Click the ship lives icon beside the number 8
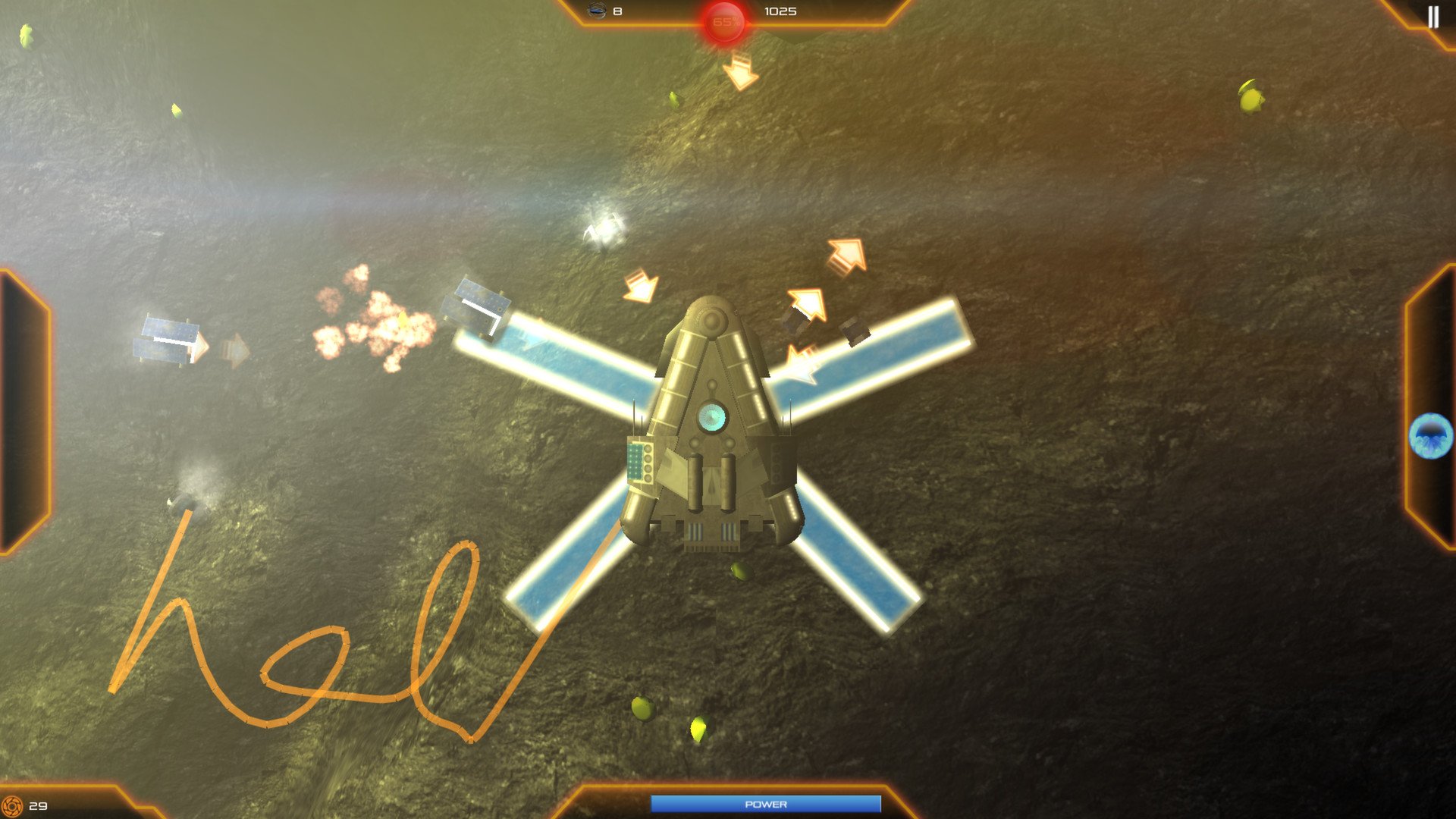Screen dimensions: 1456x819 (x=595, y=11)
